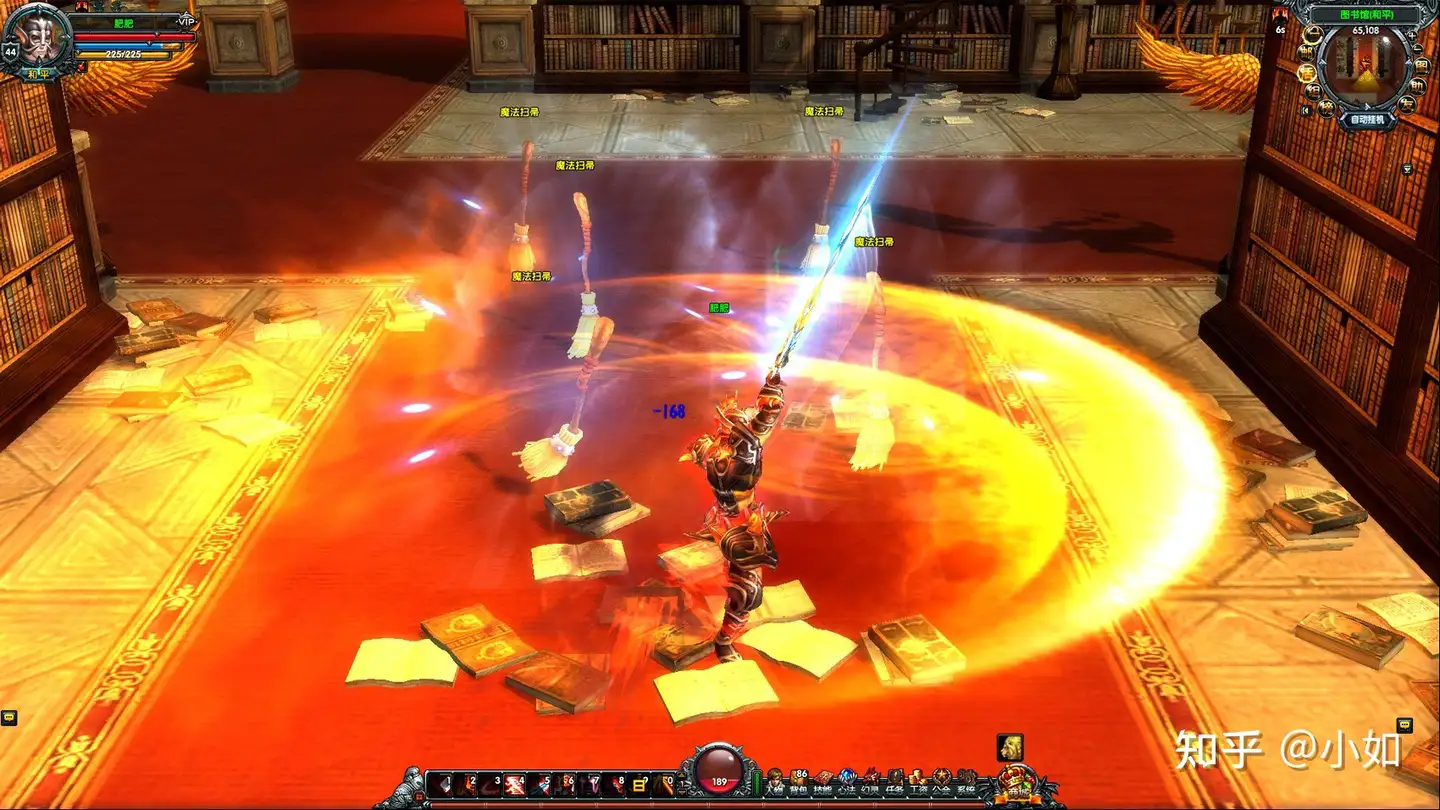Click the circular minimap
Viewport: 1440px width, 810px height.
(1366, 65)
